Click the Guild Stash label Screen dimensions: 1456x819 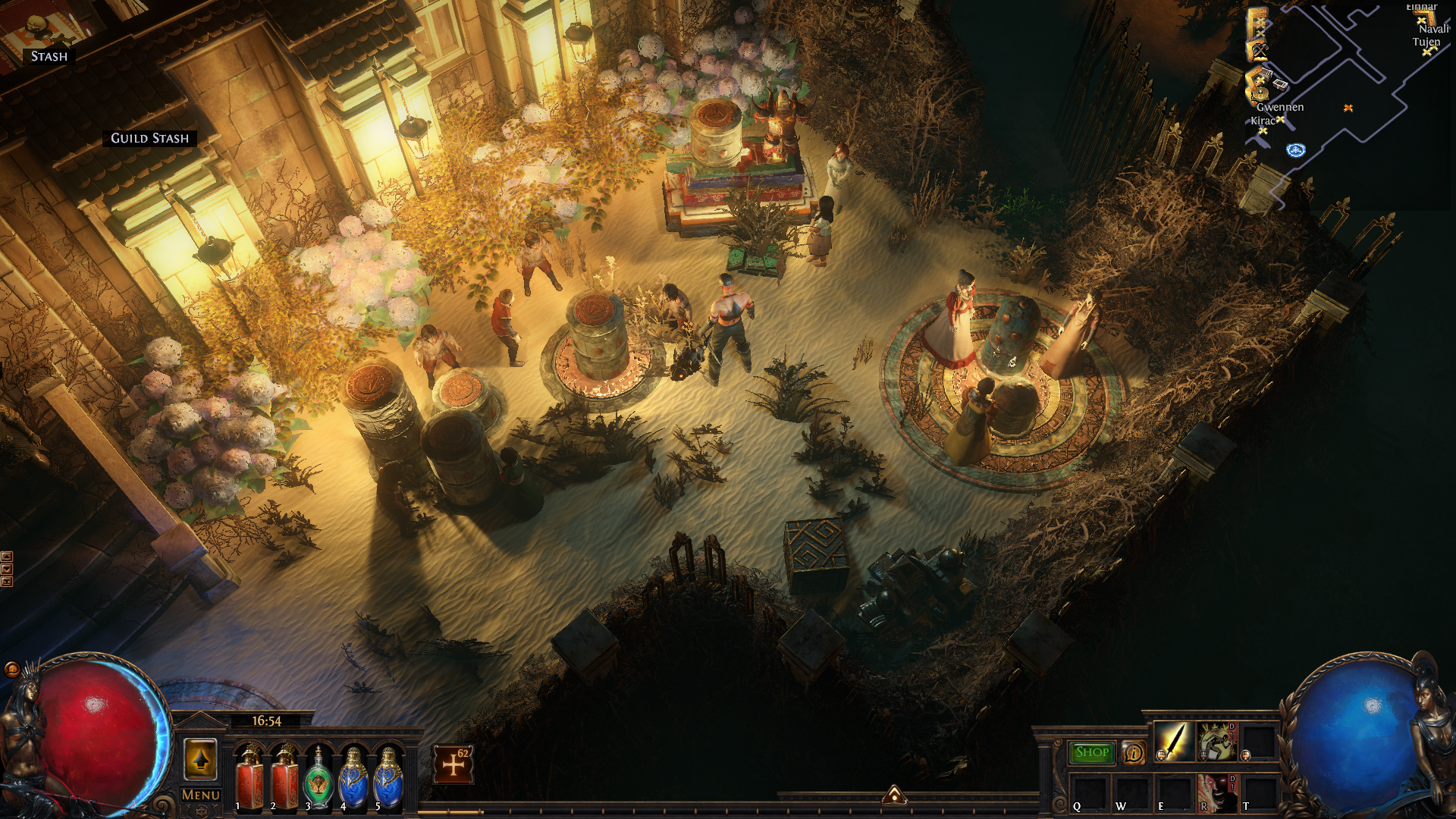coord(149,138)
